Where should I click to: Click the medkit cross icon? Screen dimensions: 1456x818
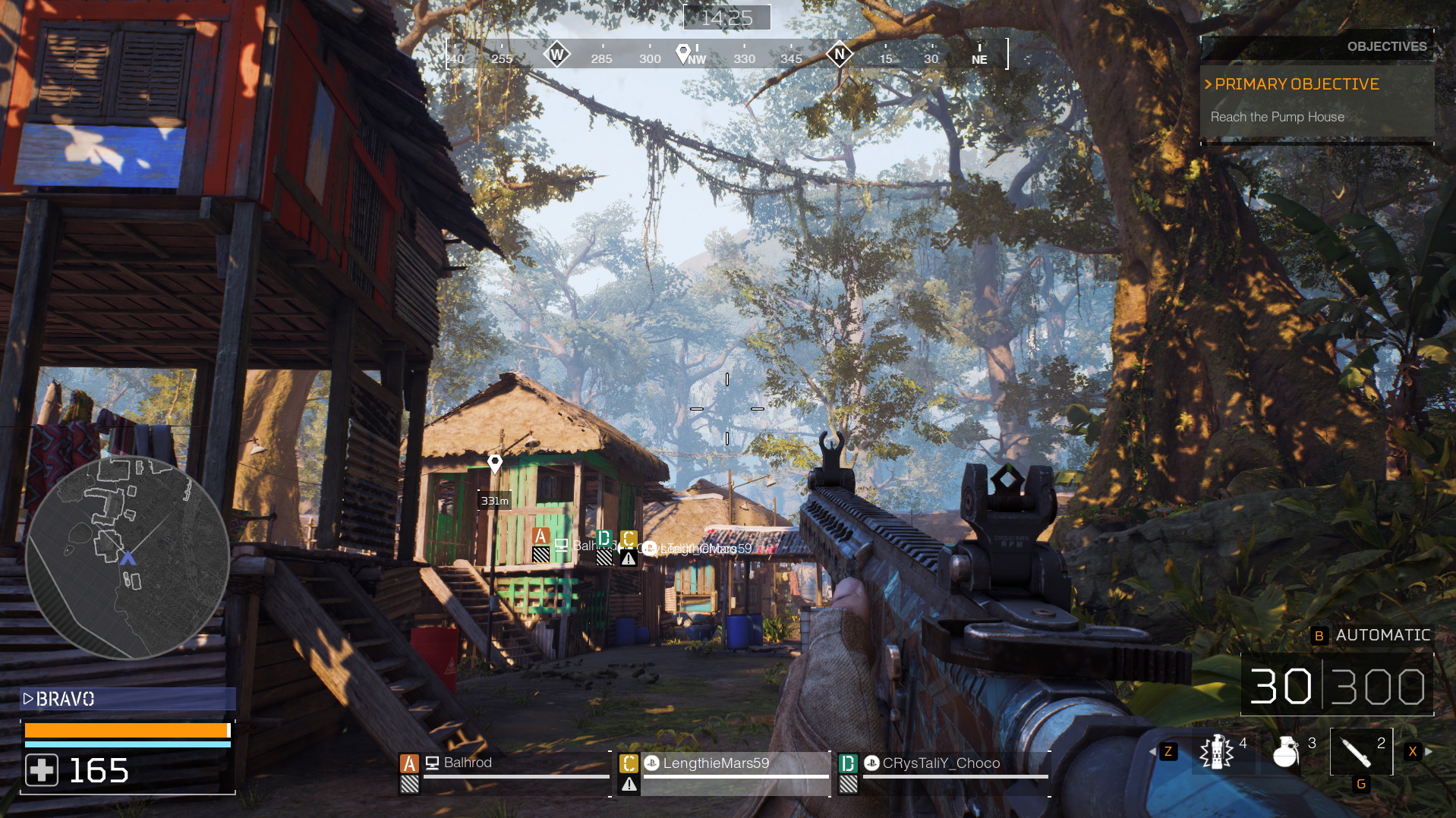[42, 770]
